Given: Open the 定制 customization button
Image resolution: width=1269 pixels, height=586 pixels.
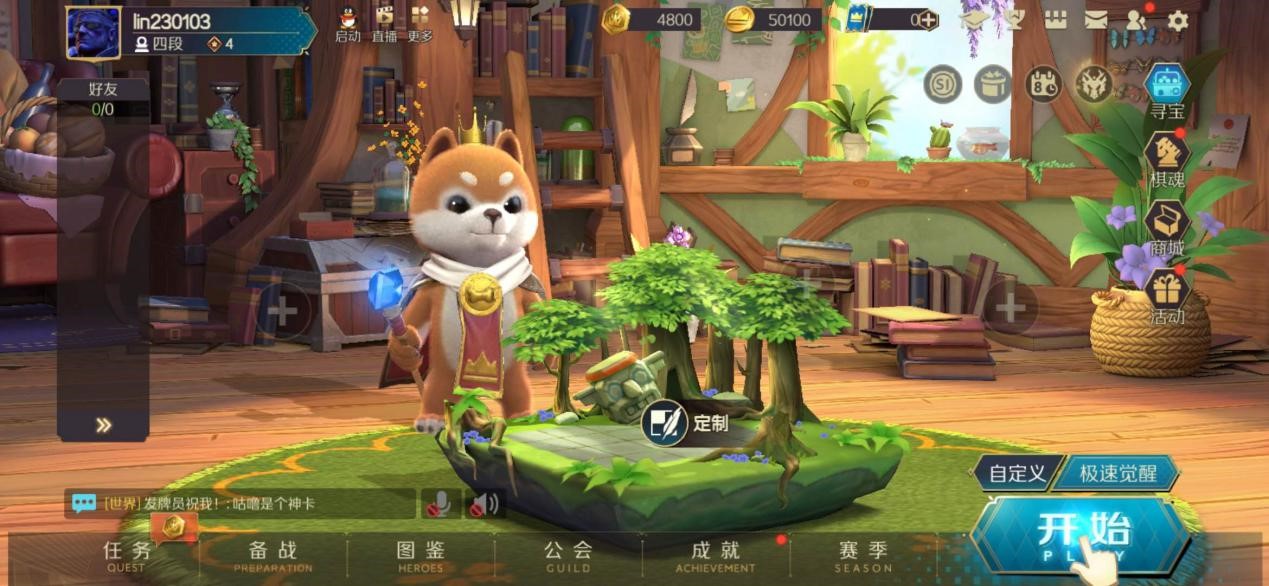Looking at the screenshot, I should tap(688, 423).
